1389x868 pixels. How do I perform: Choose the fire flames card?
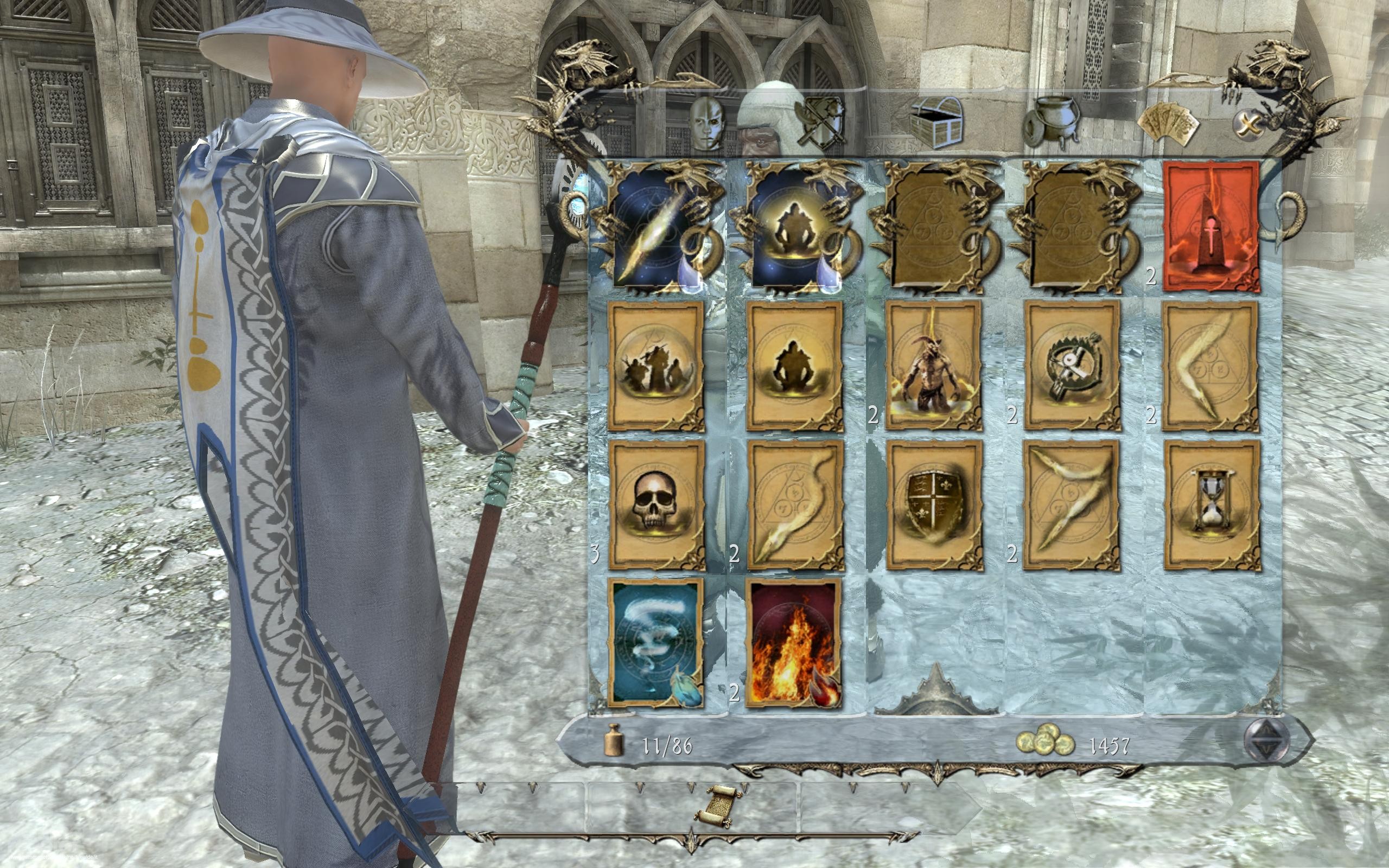(795, 642)
